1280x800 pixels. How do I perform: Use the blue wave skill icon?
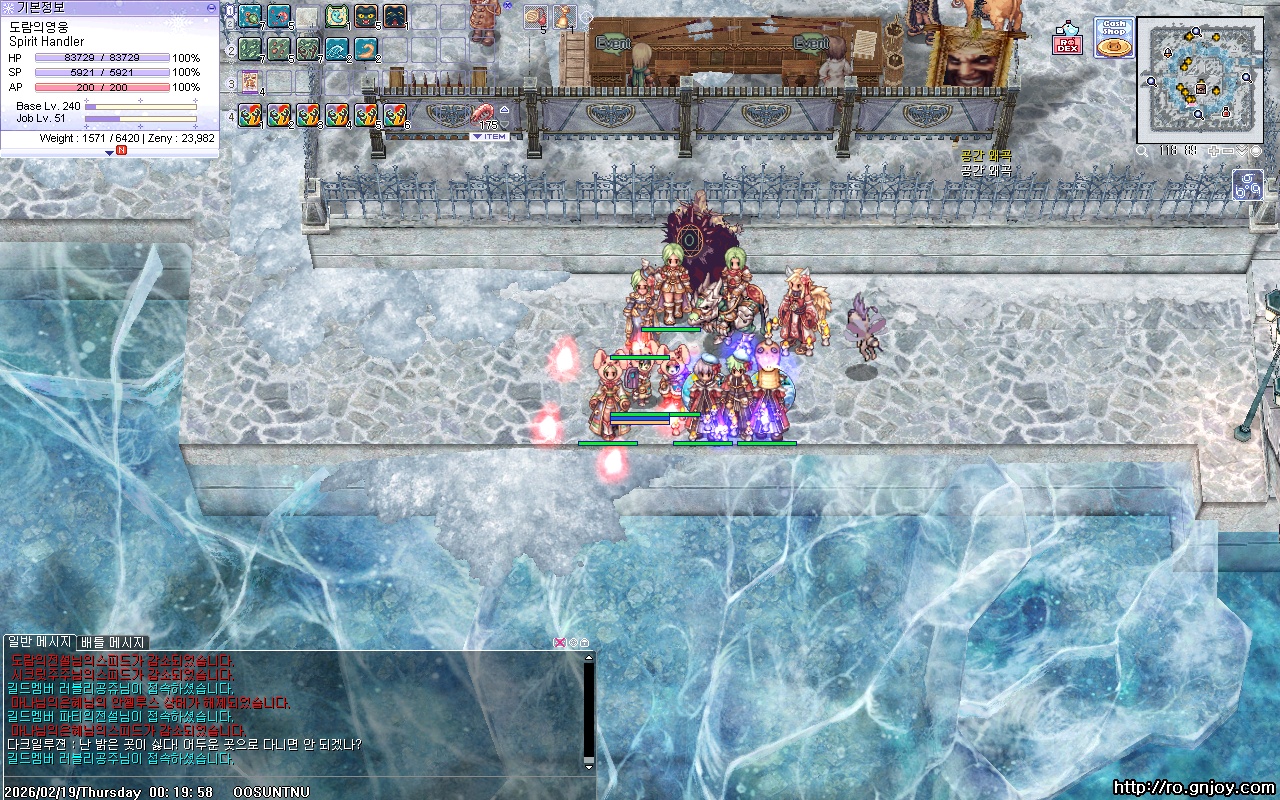point(337,49)
